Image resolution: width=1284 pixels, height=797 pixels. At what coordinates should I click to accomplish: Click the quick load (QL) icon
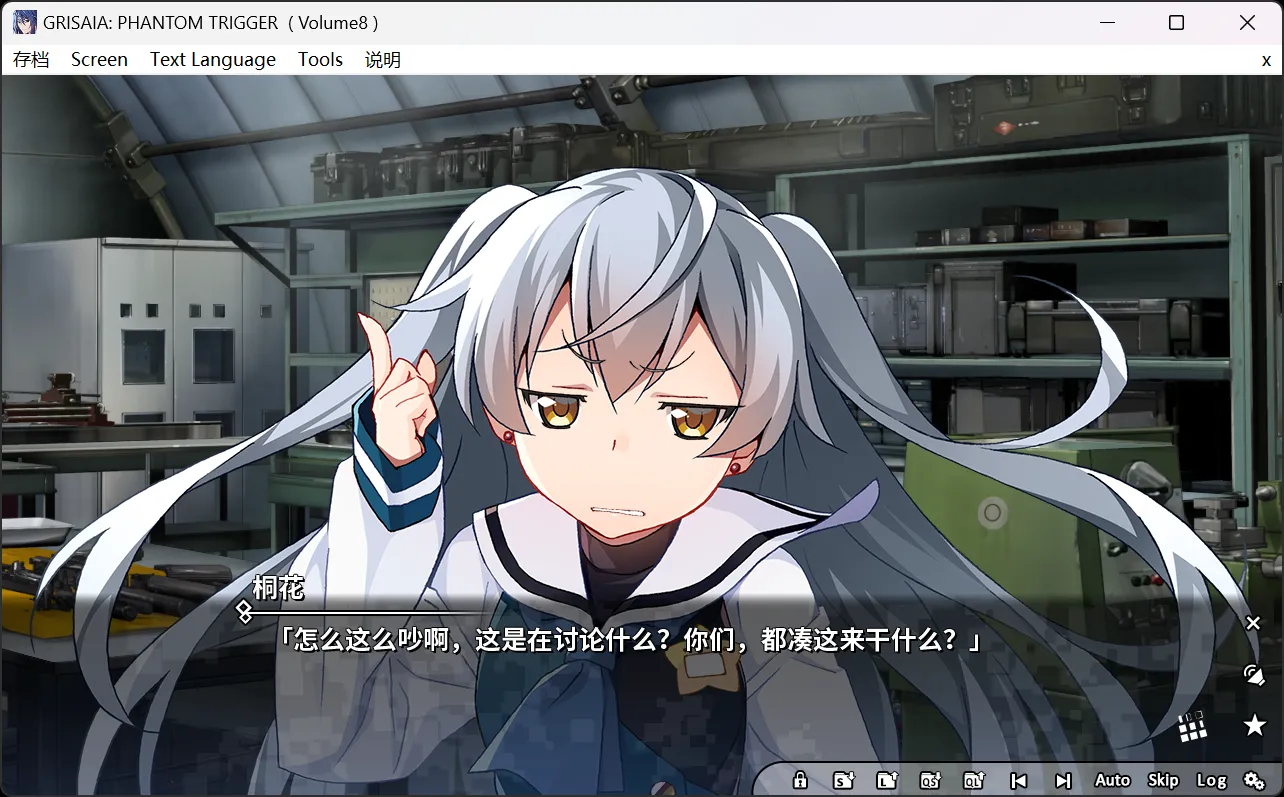point(974,780)
